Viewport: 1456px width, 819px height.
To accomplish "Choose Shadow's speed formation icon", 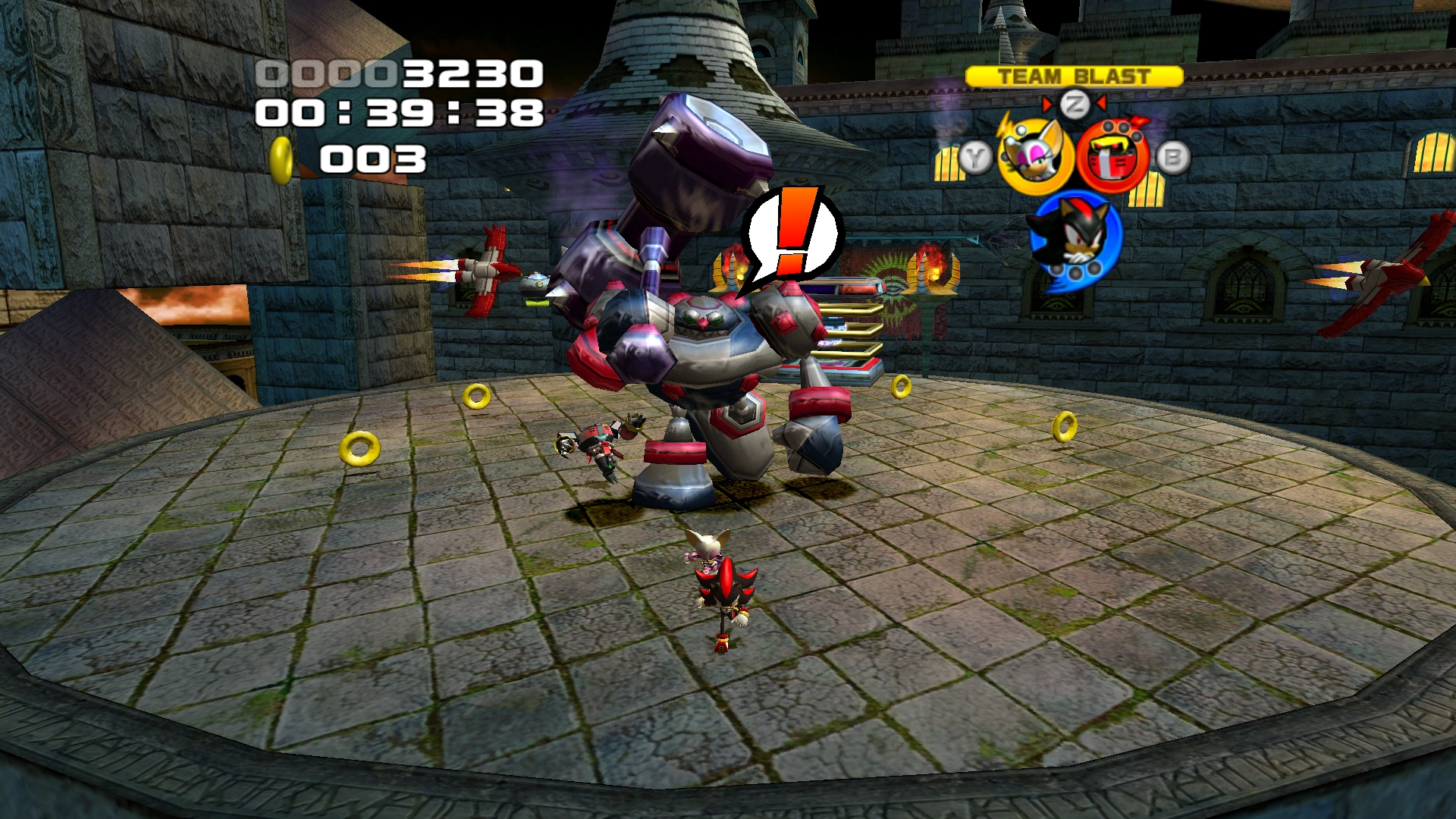I will pyautogui.click(x=1074, y=237).
